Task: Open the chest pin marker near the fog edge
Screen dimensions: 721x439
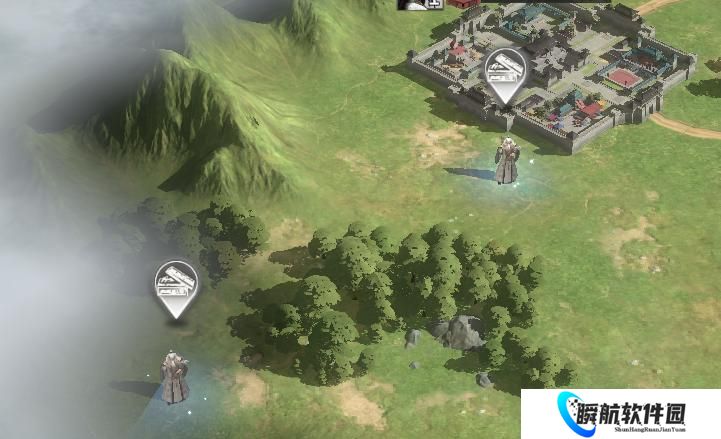Action: (x=176, y=285)
